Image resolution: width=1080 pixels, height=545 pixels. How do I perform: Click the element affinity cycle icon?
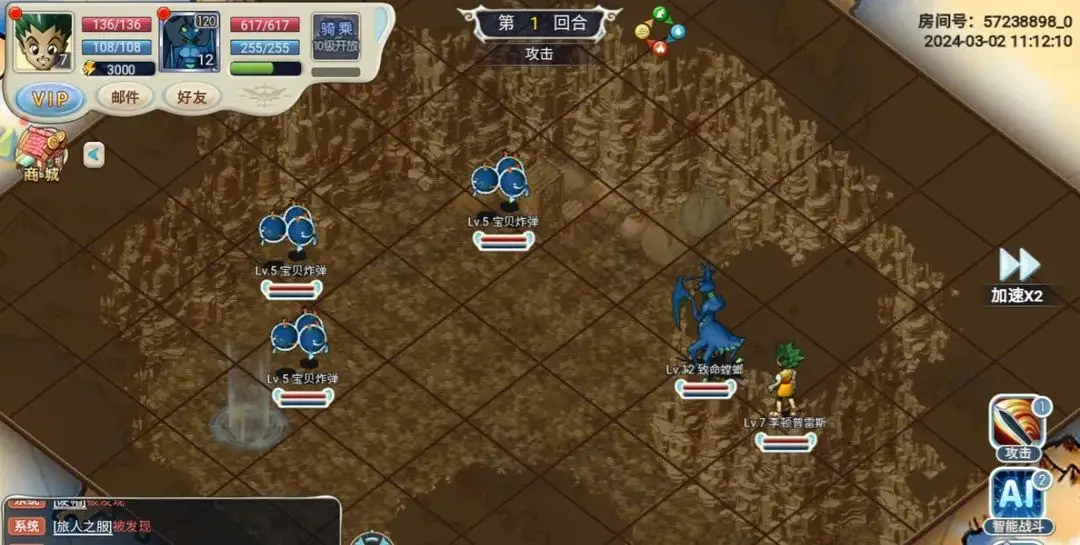click(660, 30)
